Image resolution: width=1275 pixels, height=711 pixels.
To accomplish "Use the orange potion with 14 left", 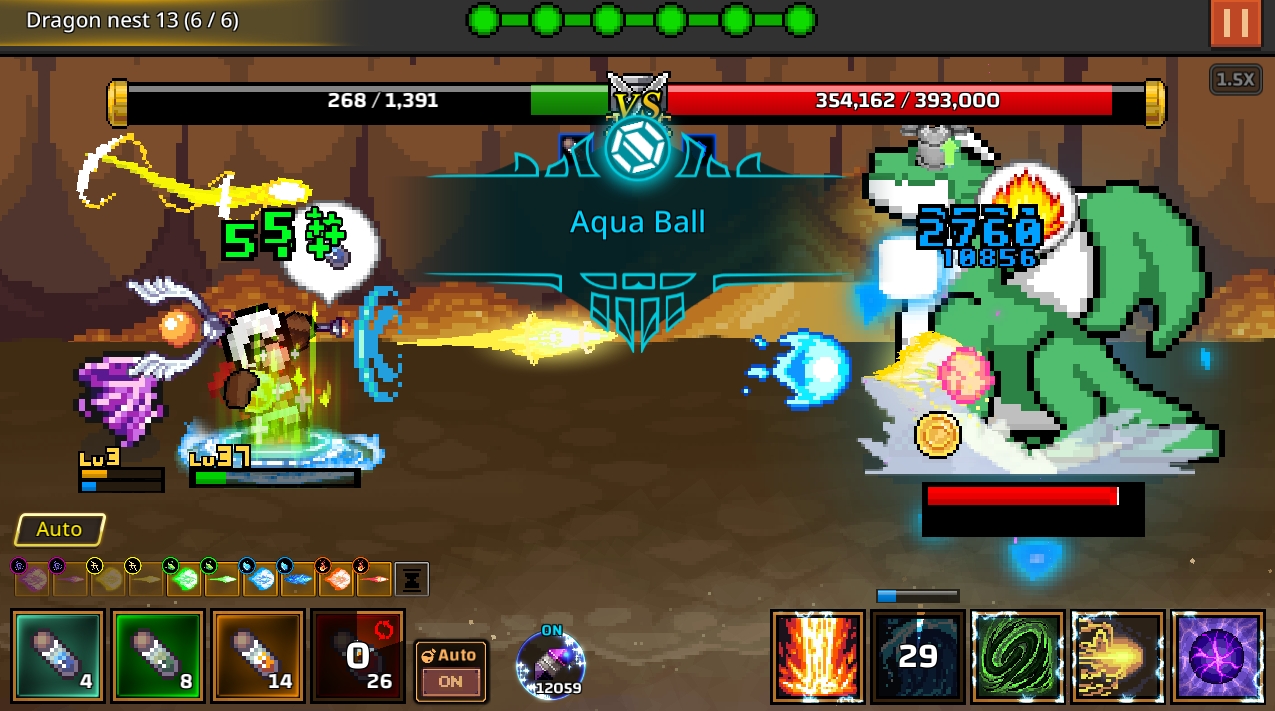I will pos(258,655).
